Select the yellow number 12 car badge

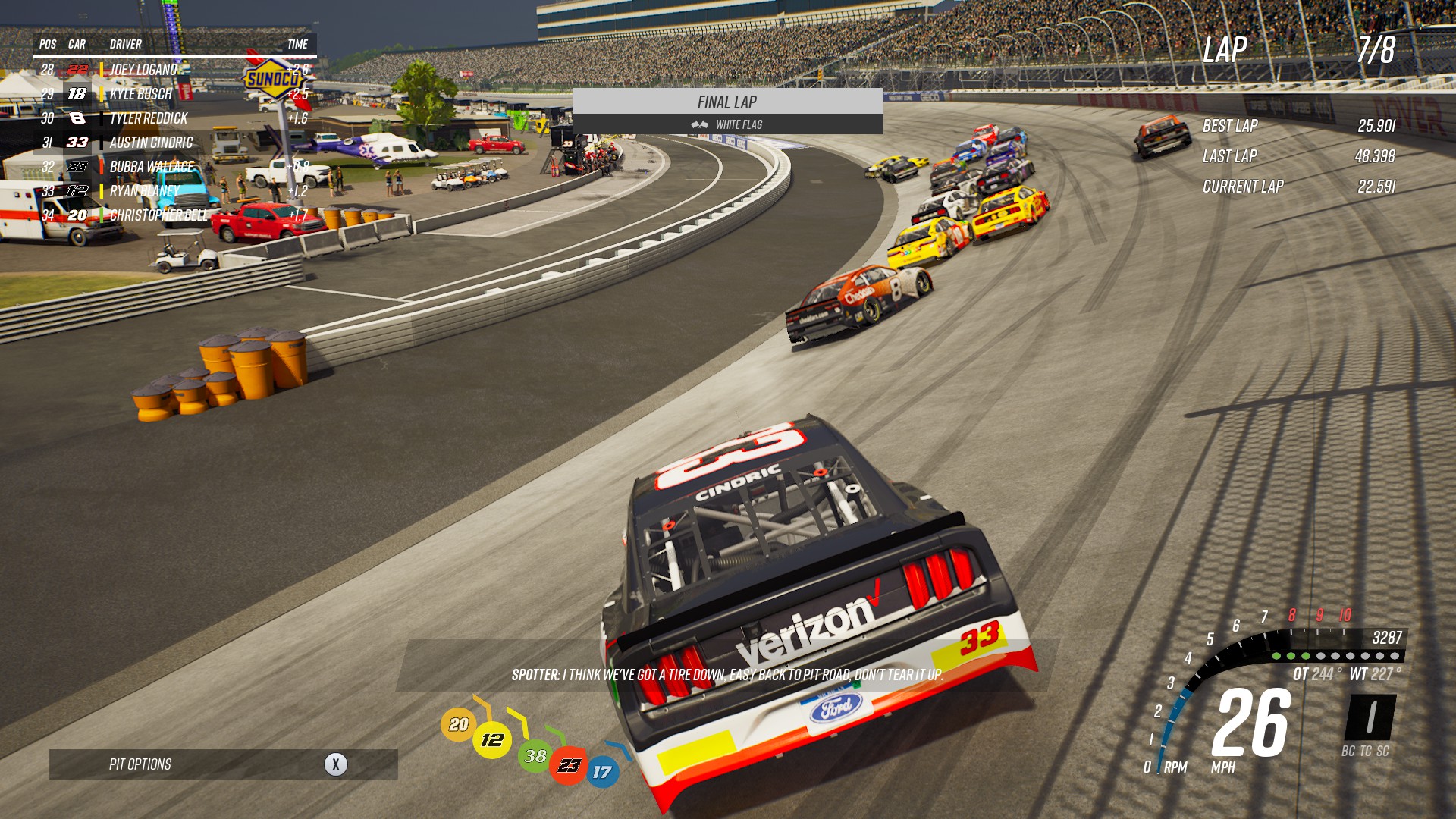pyautogui.click(x=492, y=739)
